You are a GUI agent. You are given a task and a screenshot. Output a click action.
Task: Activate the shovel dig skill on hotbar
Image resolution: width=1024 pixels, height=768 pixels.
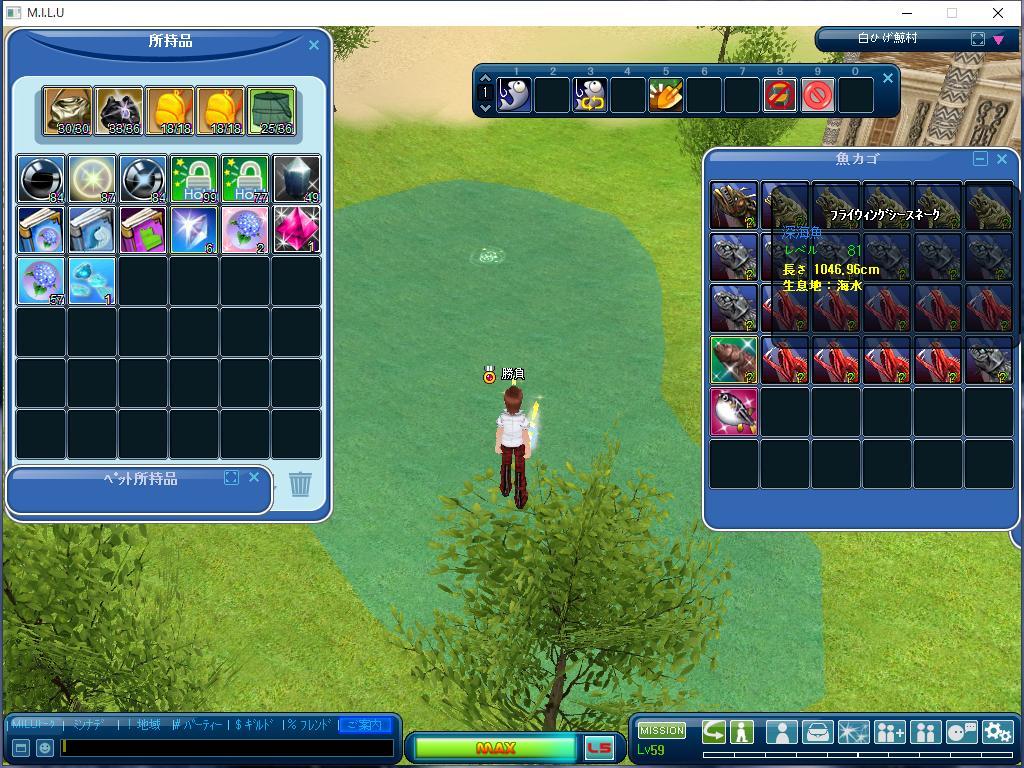coord(665,96)
